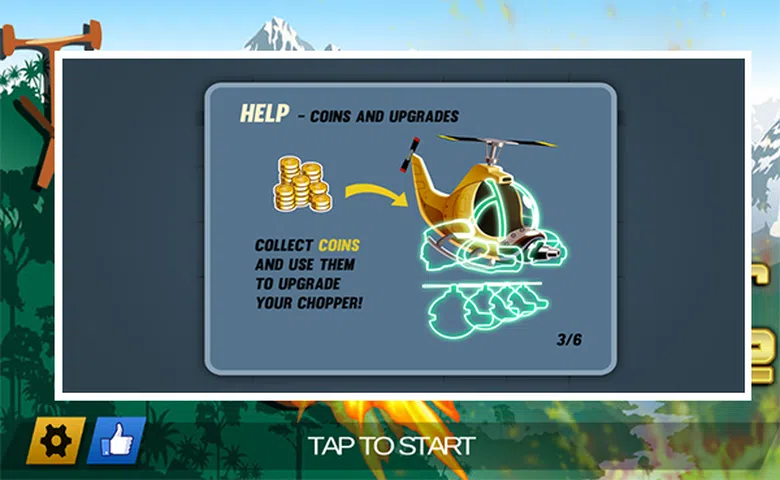This screenshot has height=480, width=780.
Task: Open settings with the gear icon
Action: (54, 441)
